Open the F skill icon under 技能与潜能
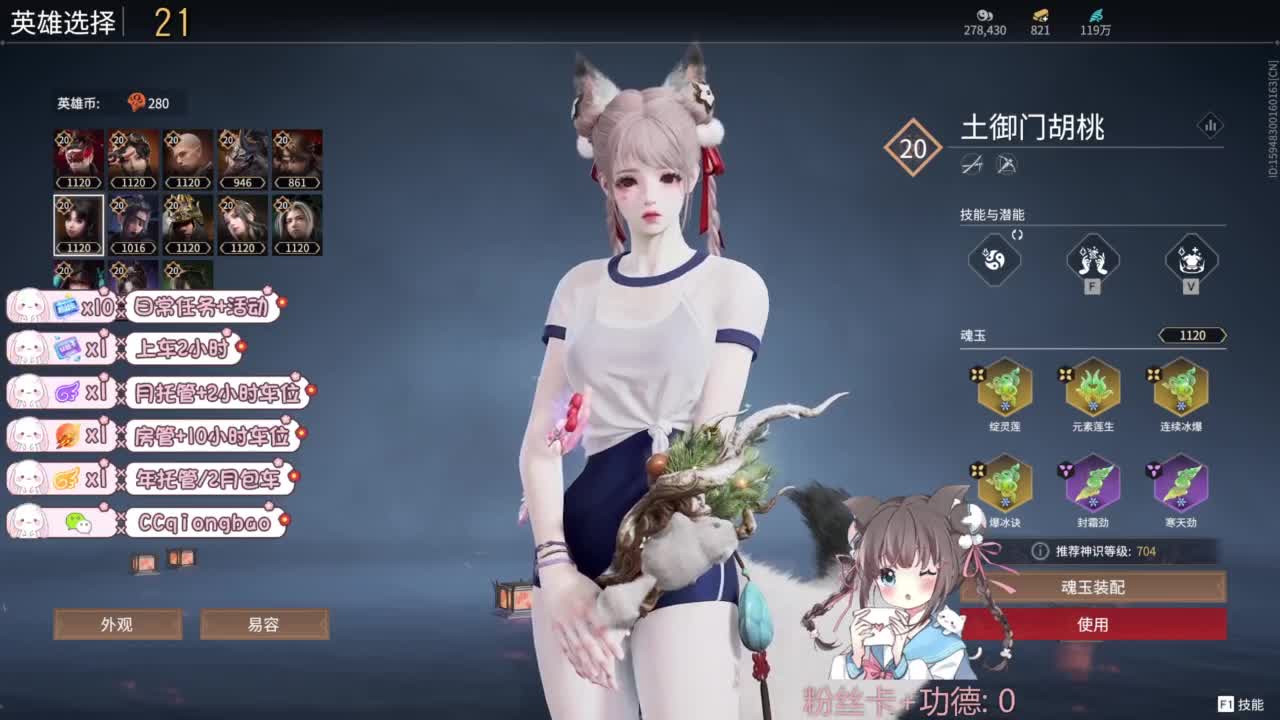Image resolution: width=1280 pixels, height=720 pixels. click(x=1091, y=260)
